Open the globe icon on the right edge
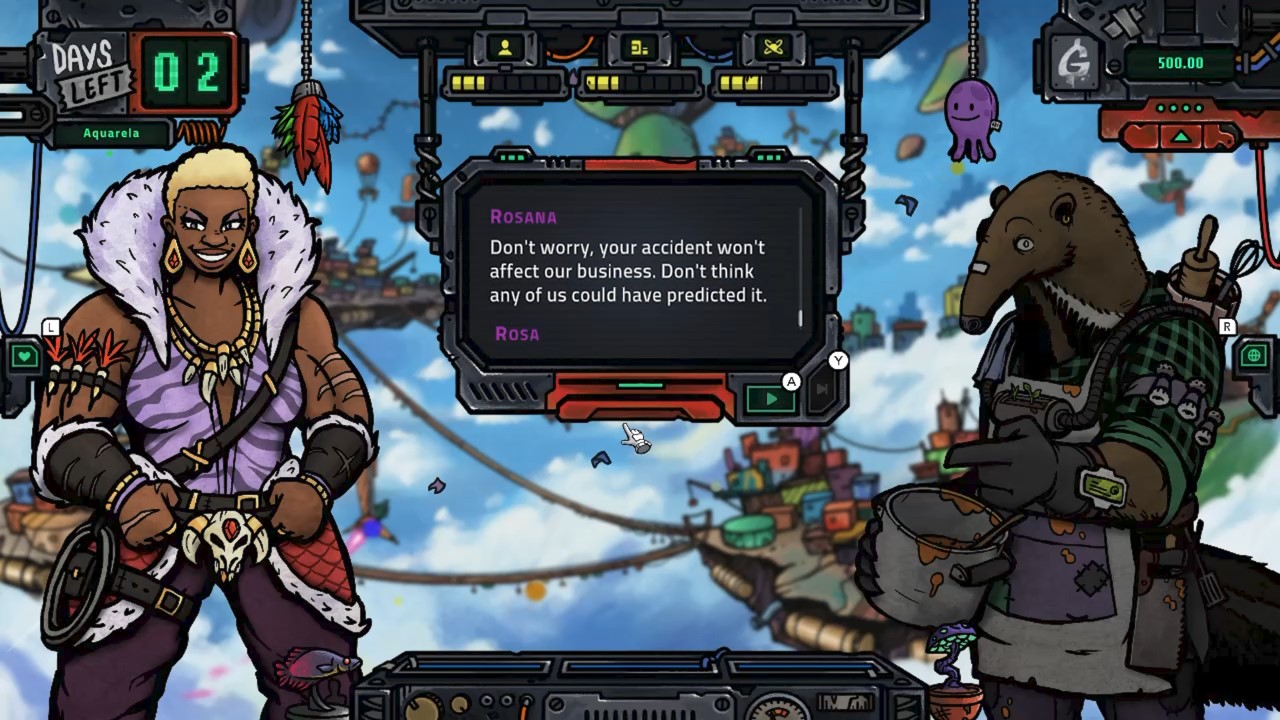The width and height of the screenshot is (1280, 720). [1255, 356]
